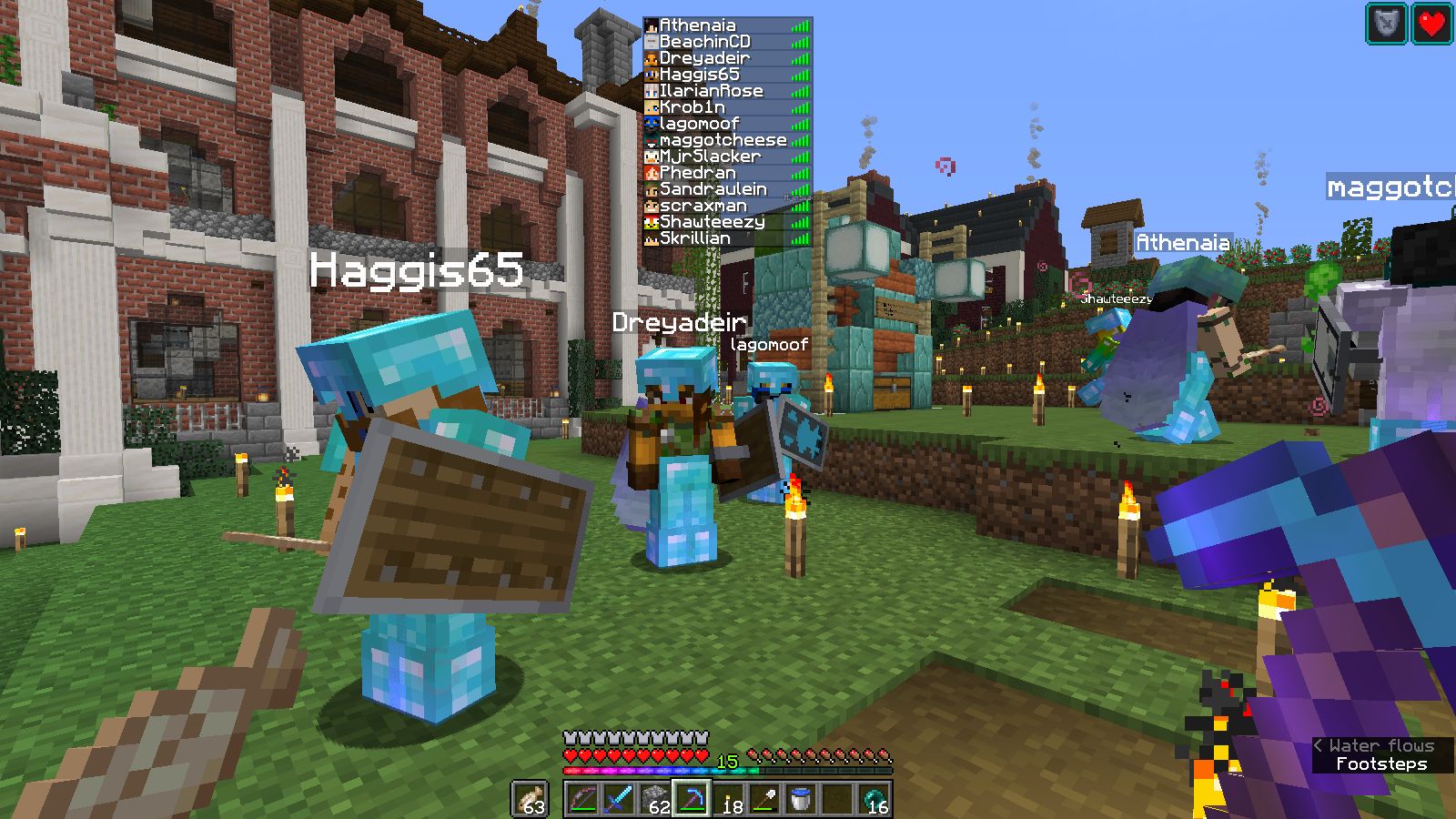Screen dimensions: 1456x819
Task: Click the highlighted diamond pickaxe slot
Action: pyautogui.click(x=692, y=799)
